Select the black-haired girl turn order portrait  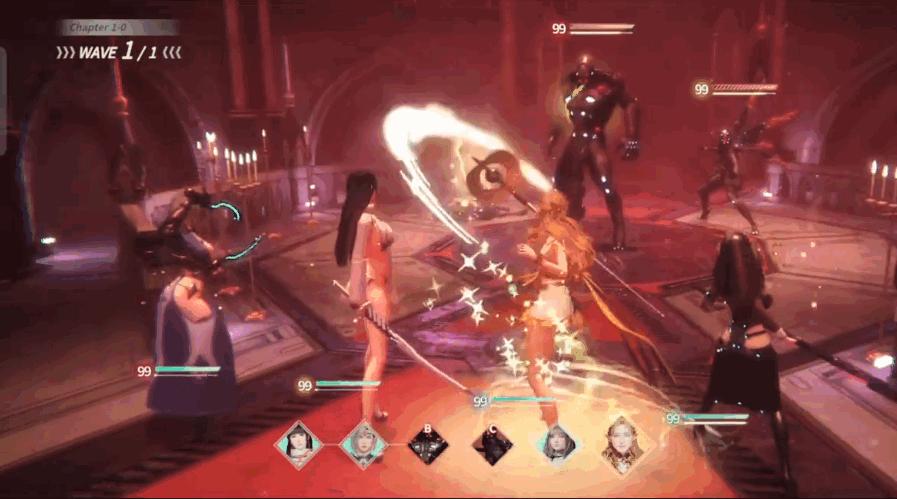[x=299, y=445]
